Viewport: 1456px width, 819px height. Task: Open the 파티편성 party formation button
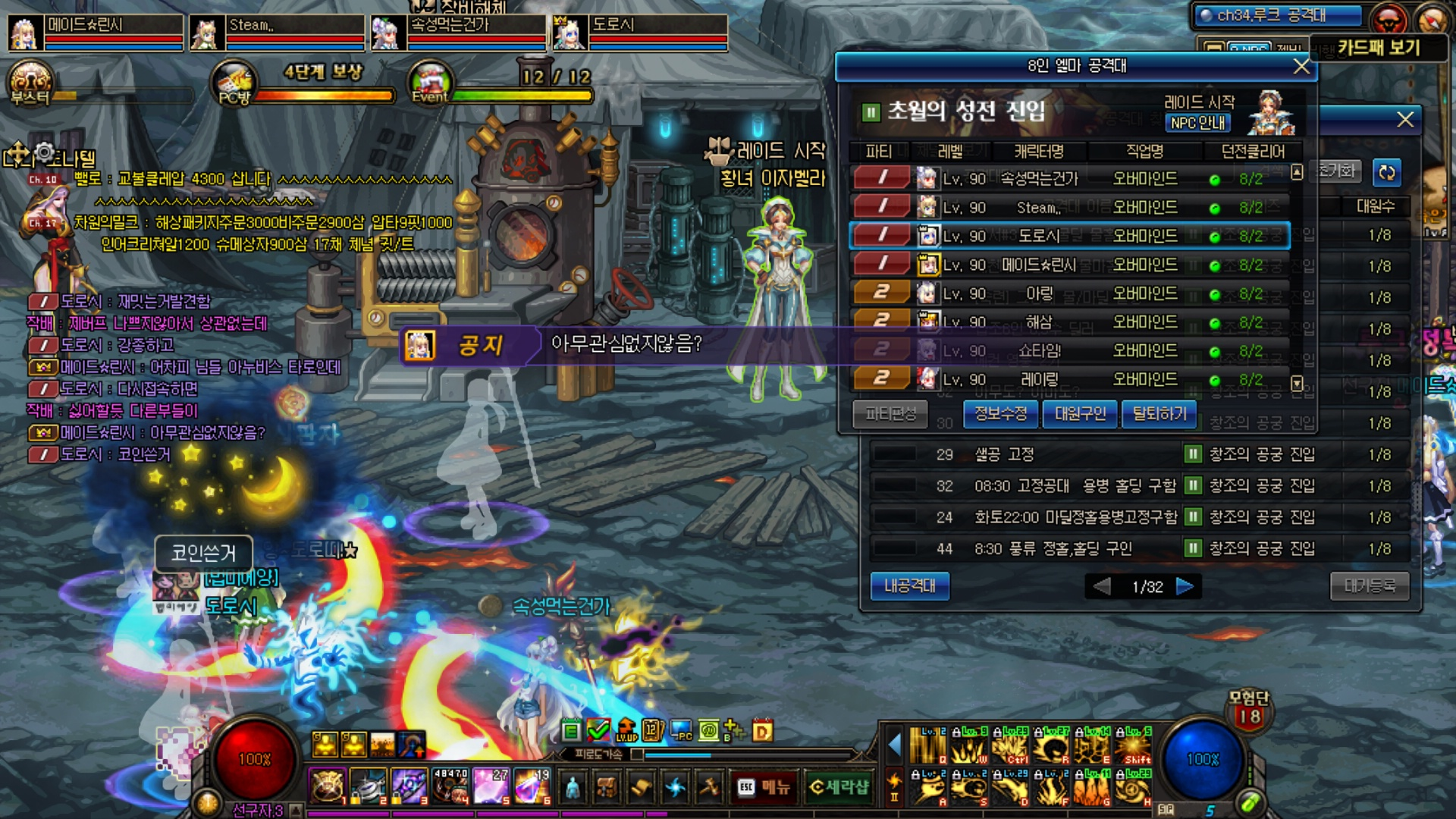(x=890, y=414)
